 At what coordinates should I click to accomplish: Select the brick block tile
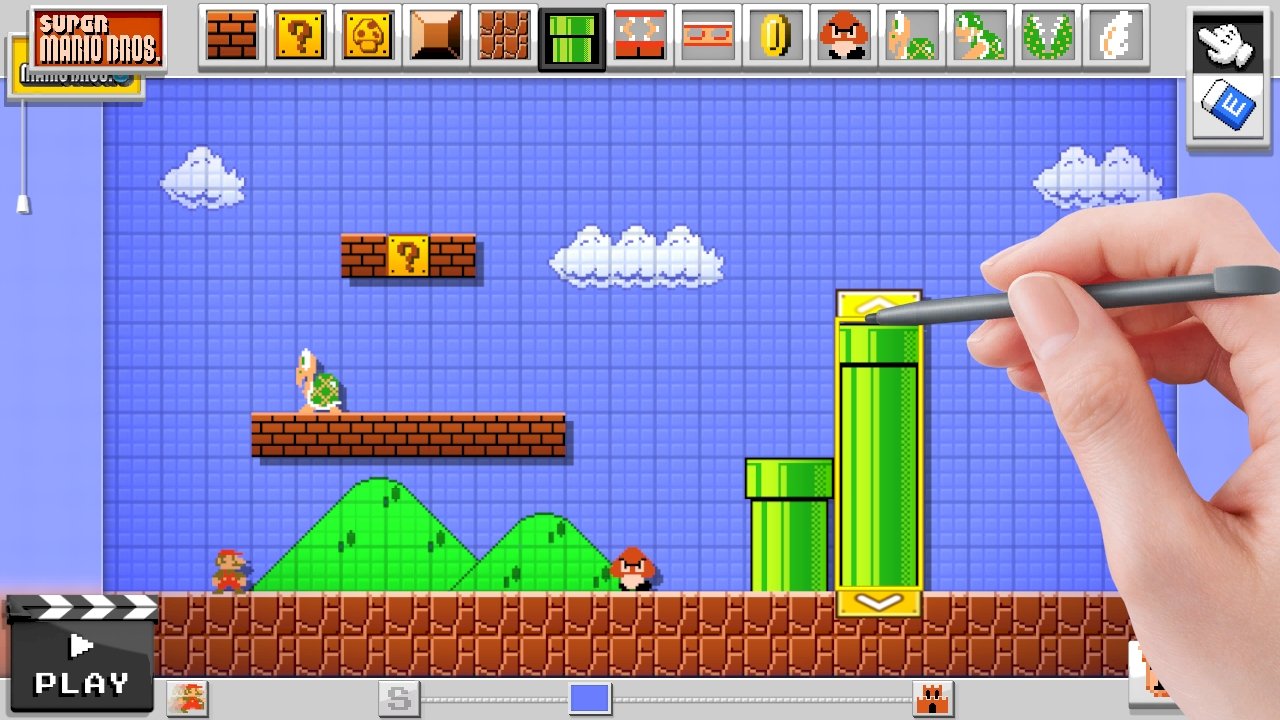tap(230, 35)
